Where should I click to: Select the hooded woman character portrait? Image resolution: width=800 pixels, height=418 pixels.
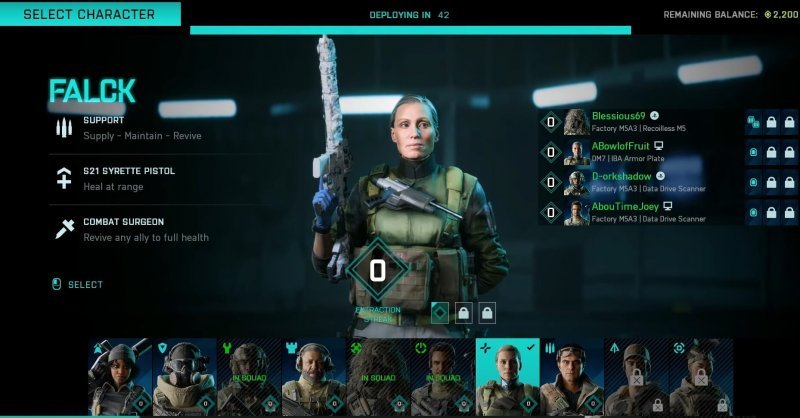pyautogui.click(x=120, y=377)
